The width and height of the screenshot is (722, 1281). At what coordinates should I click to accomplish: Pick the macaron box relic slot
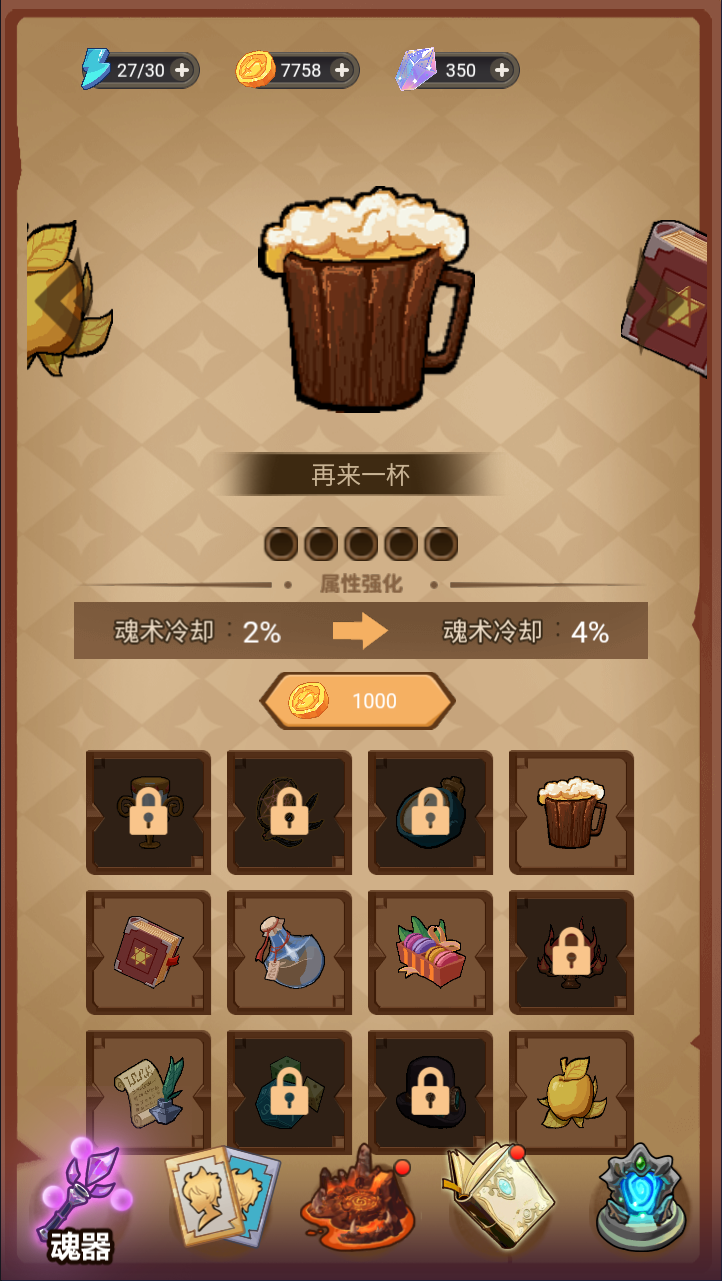point(430,951)
